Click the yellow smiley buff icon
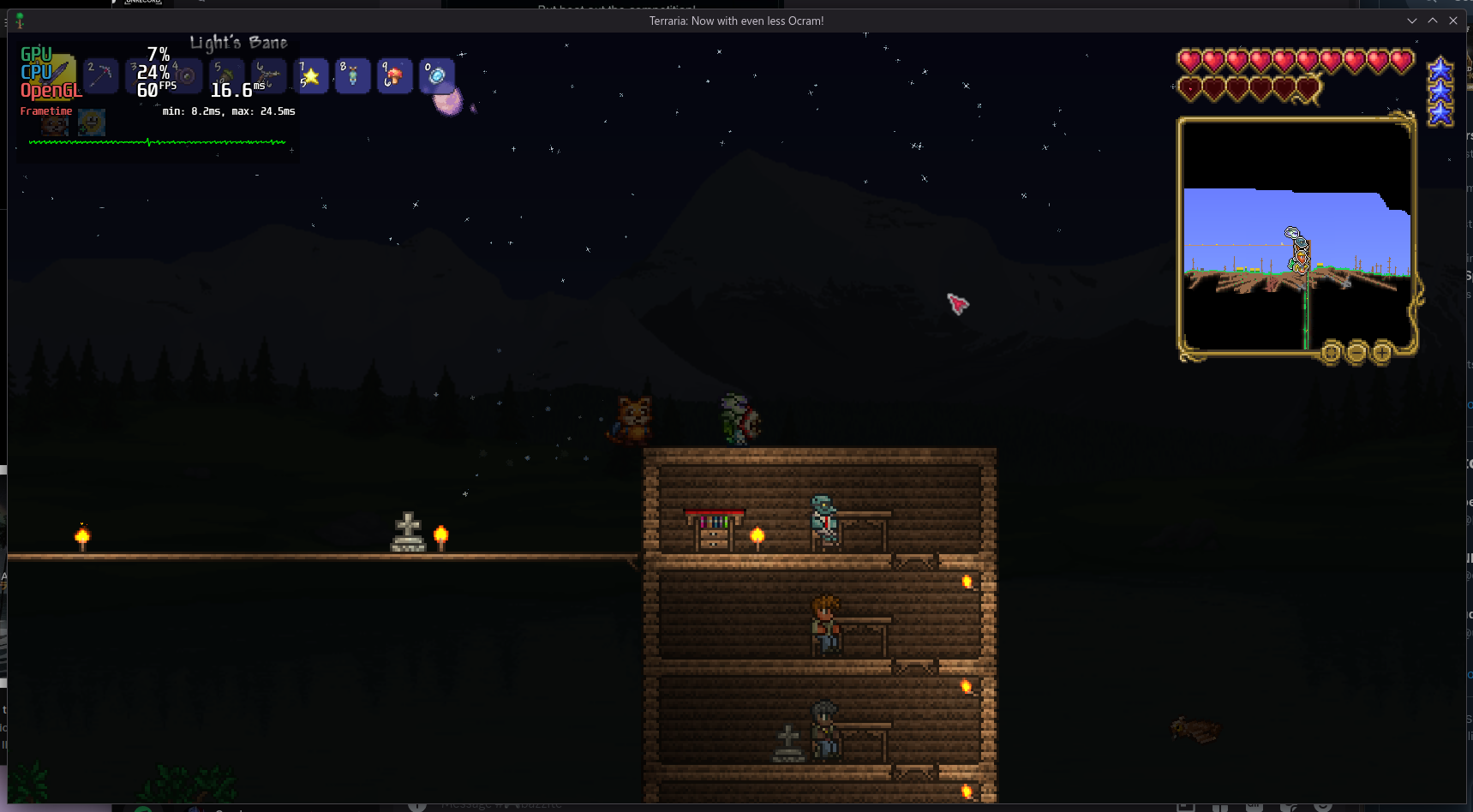Viewport: 1473px width, 812px height. pos(92,122)
